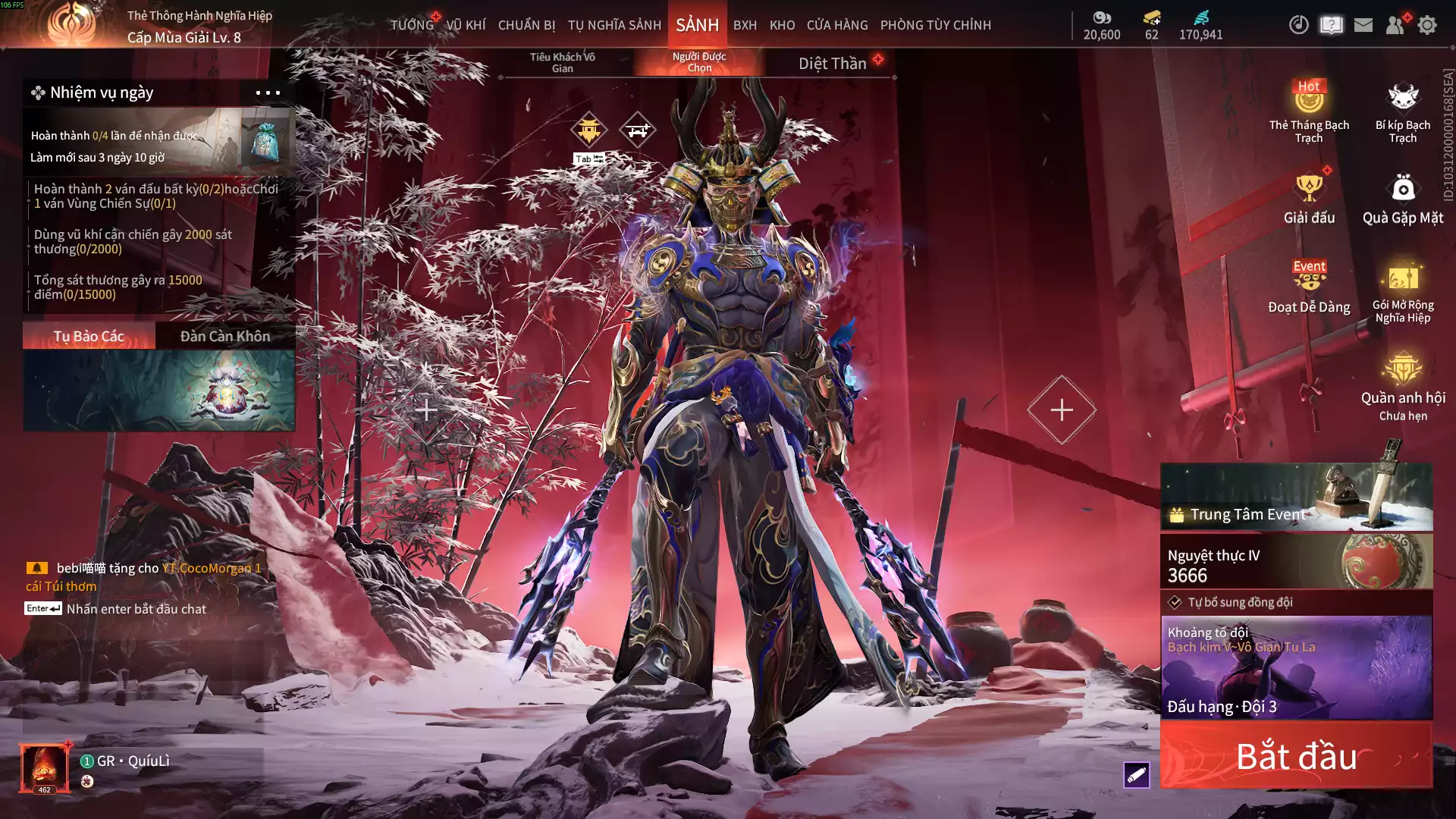Open Trung Tâm Event banner
The height and width of the screenshot is (819, 1456).
click(1296, 497)
